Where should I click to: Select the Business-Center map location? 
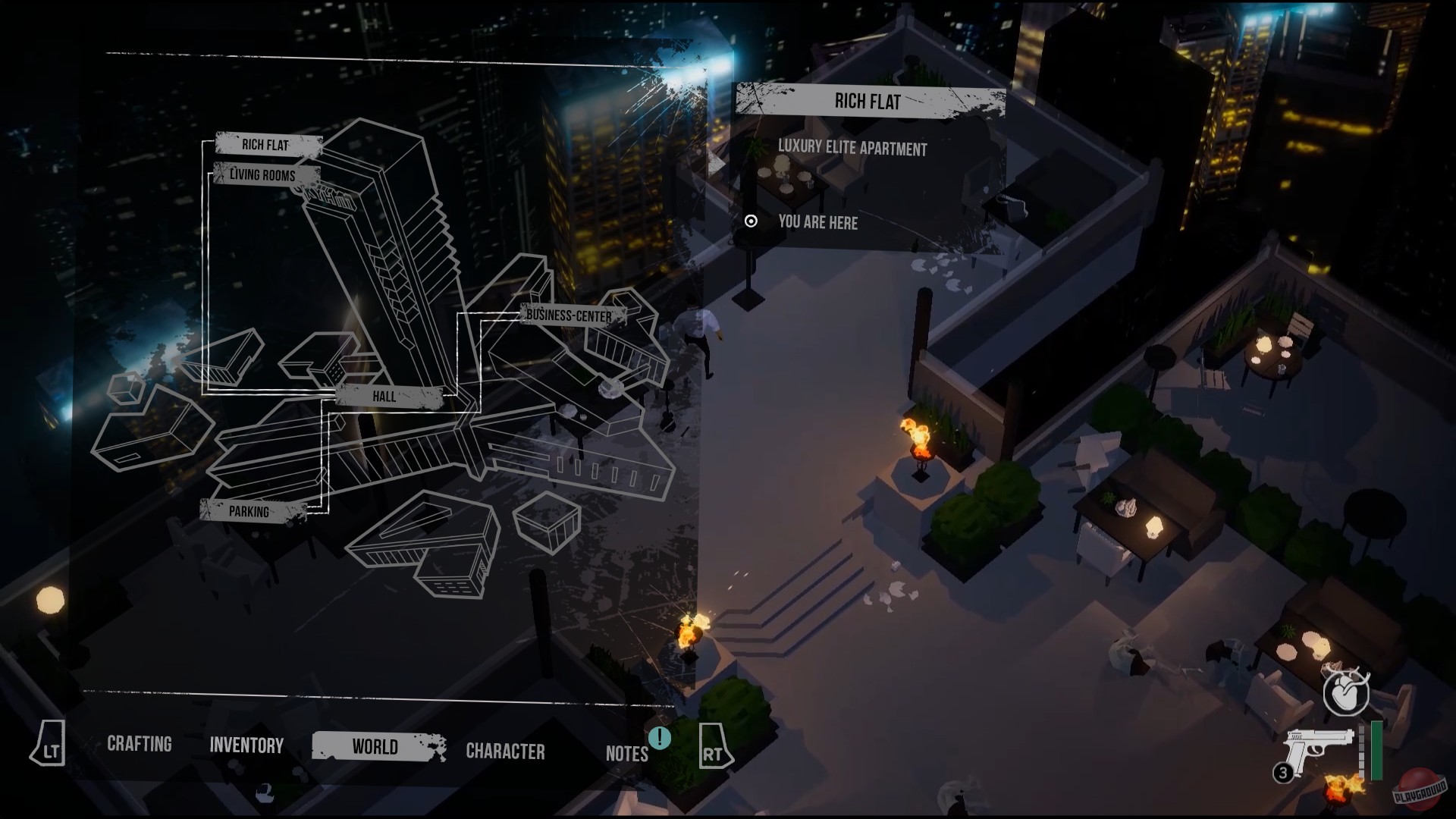pos(570,315)
